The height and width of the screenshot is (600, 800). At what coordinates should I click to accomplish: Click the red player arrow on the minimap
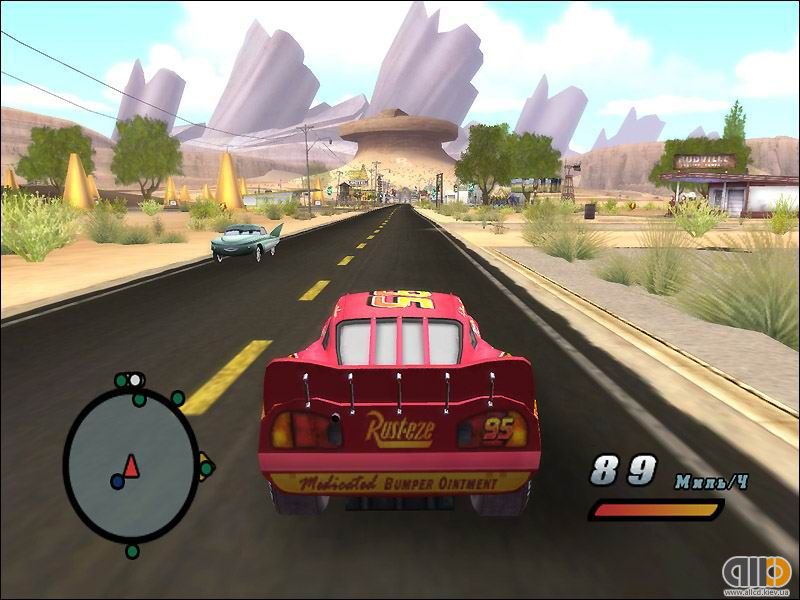pyautogui.click(x=132, y=465)
